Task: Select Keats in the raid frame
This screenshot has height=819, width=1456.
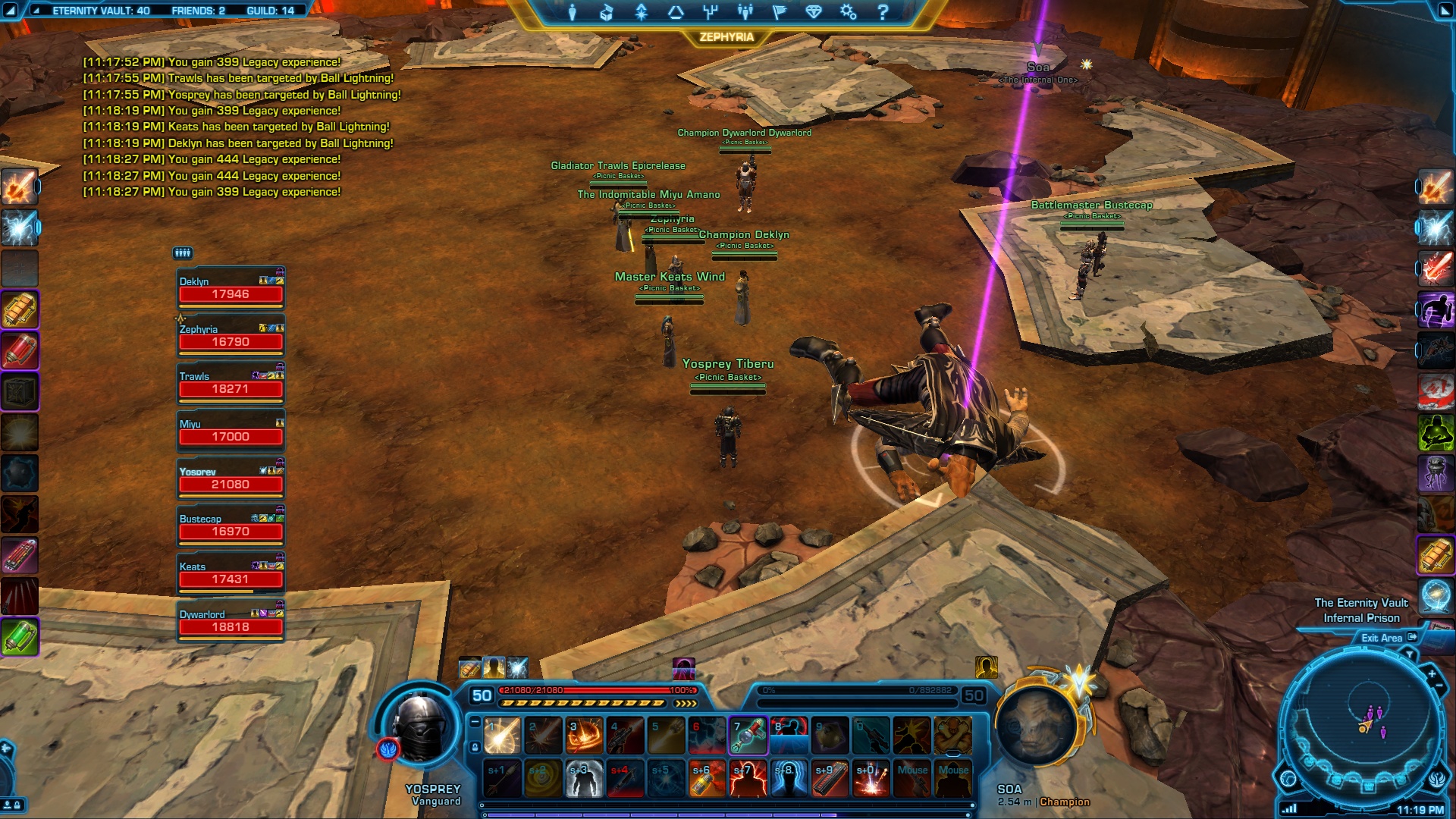Action: (231, 573)
